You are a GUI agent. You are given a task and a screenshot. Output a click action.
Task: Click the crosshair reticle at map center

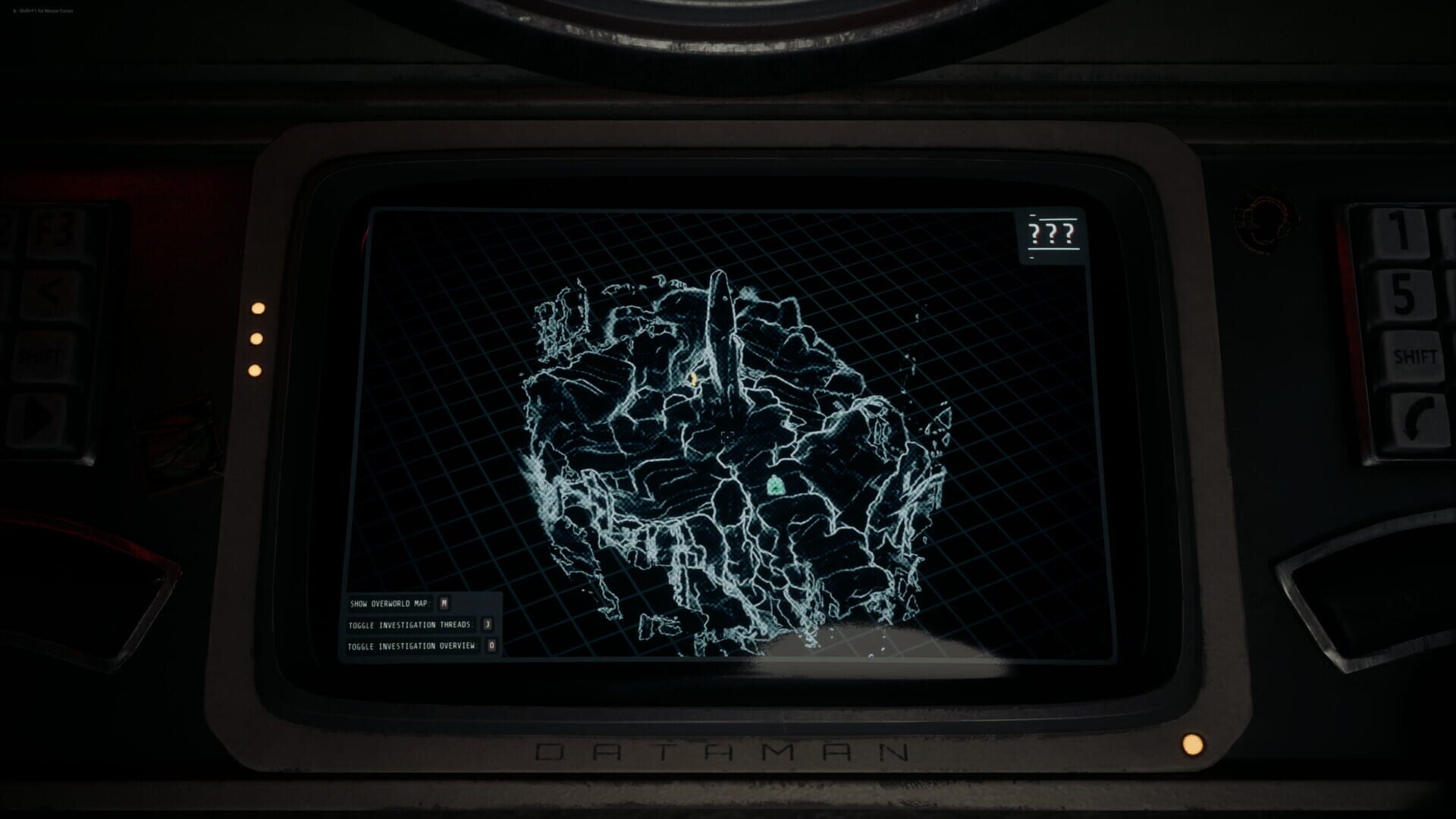tap(726, 435)
